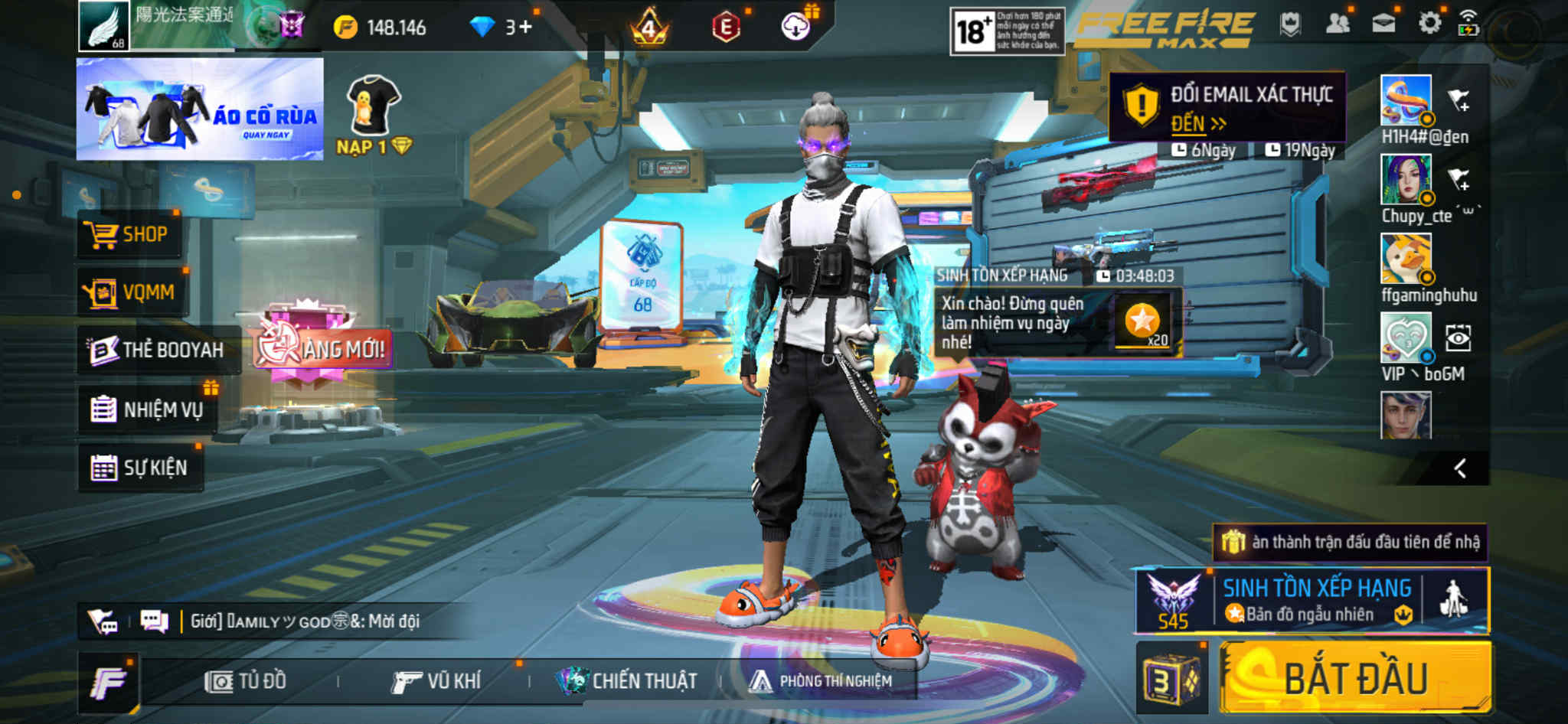Add diamonds with the plus button

[x=525, y=28]
